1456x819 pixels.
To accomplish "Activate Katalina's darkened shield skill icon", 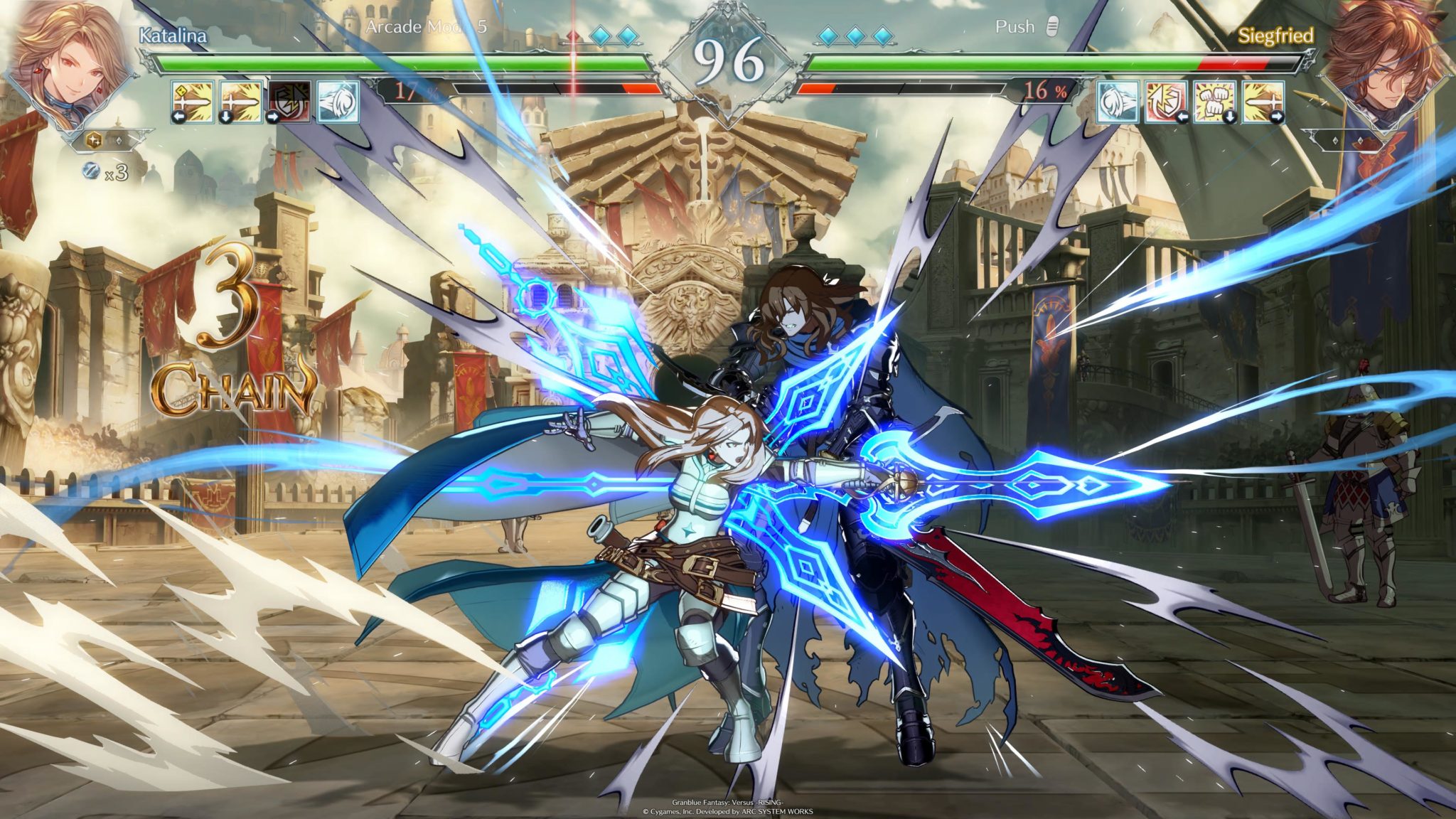I will 289,102.
